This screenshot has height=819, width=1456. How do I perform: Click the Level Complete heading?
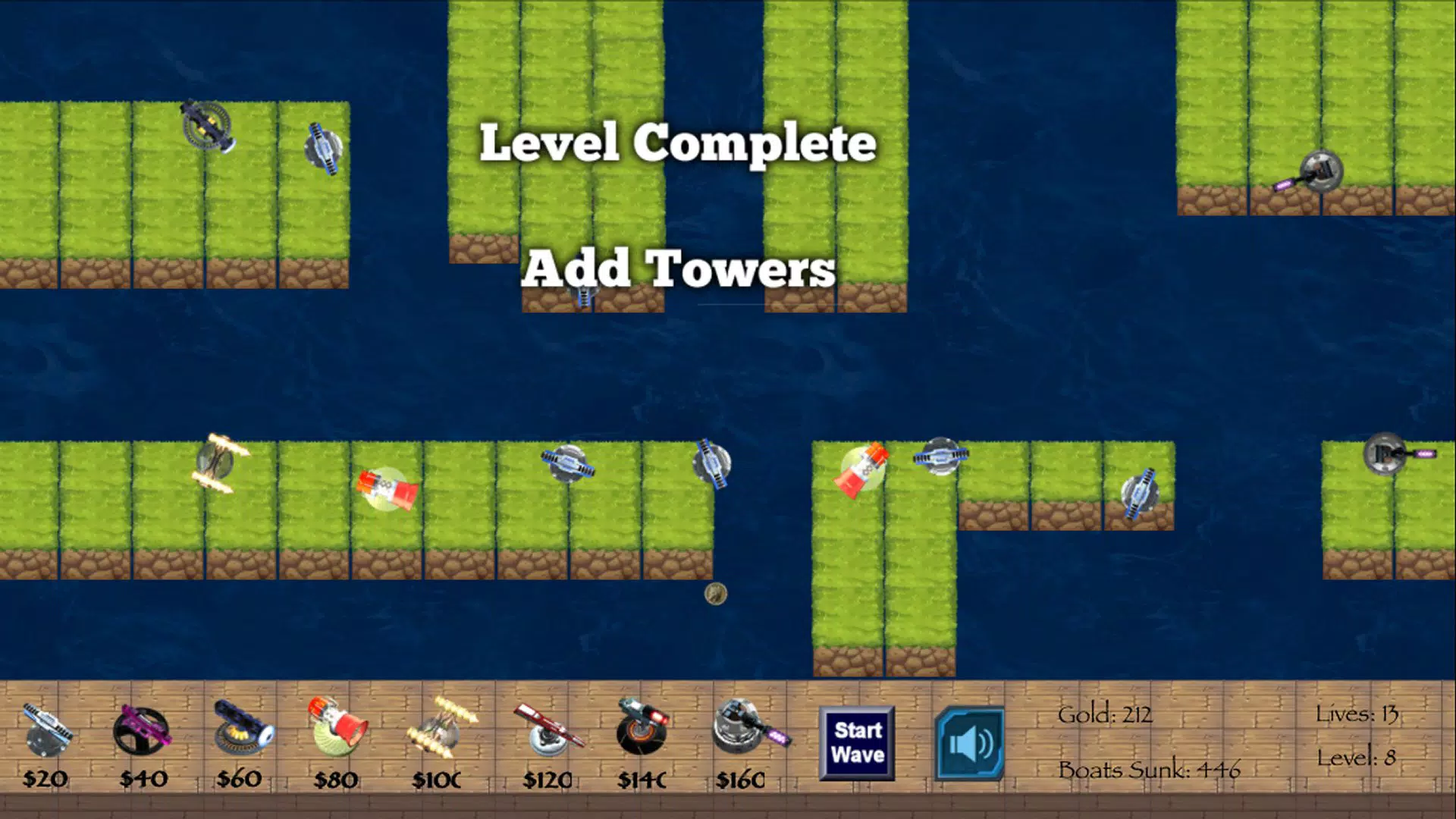680,143
